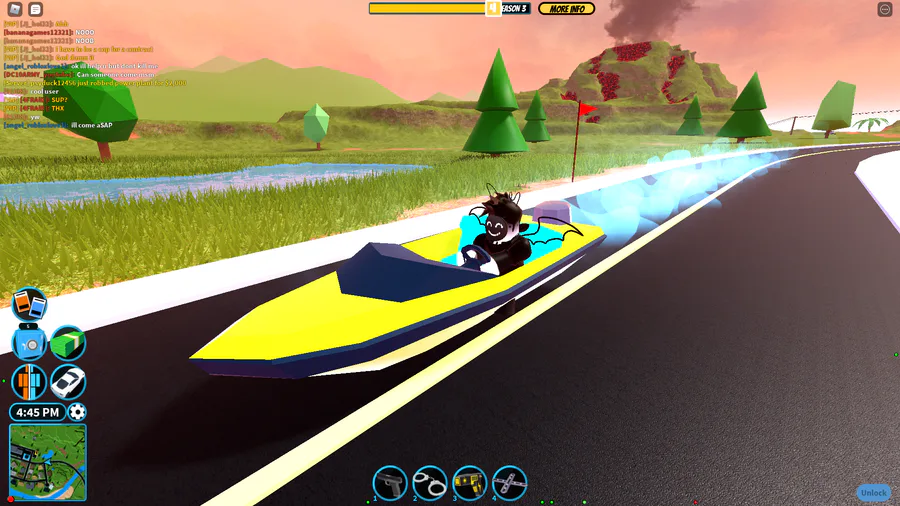900x506 pixels.
Task: Open the green cash stack icon
Action: [68, 343]
